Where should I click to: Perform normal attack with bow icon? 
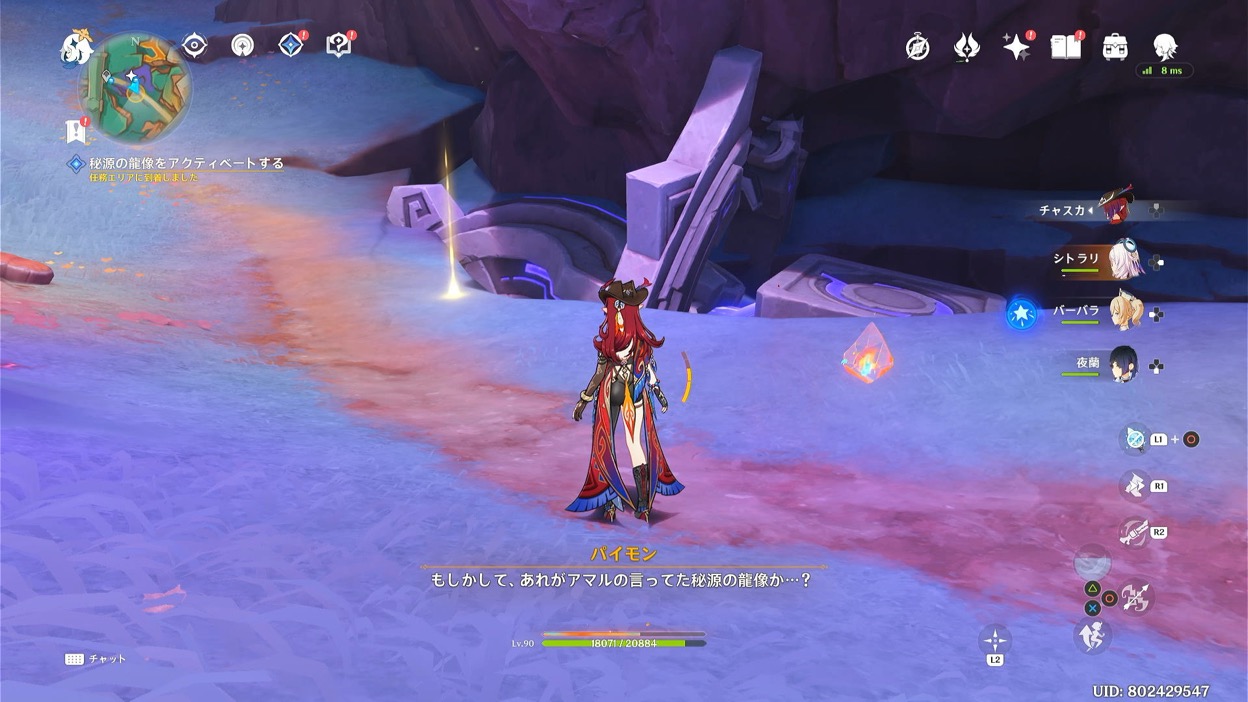pyautogui.click(x=1136, y=598)
